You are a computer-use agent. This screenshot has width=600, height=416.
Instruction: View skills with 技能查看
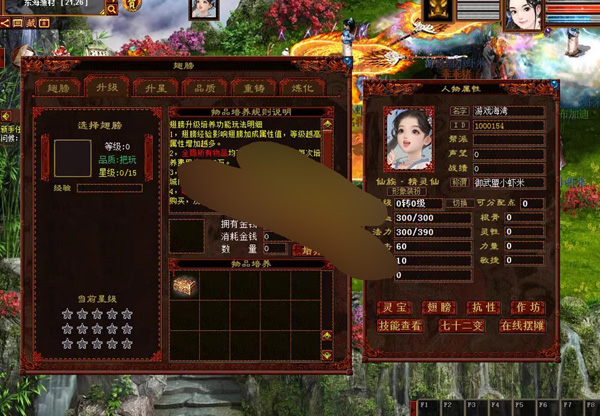[400, 325]
